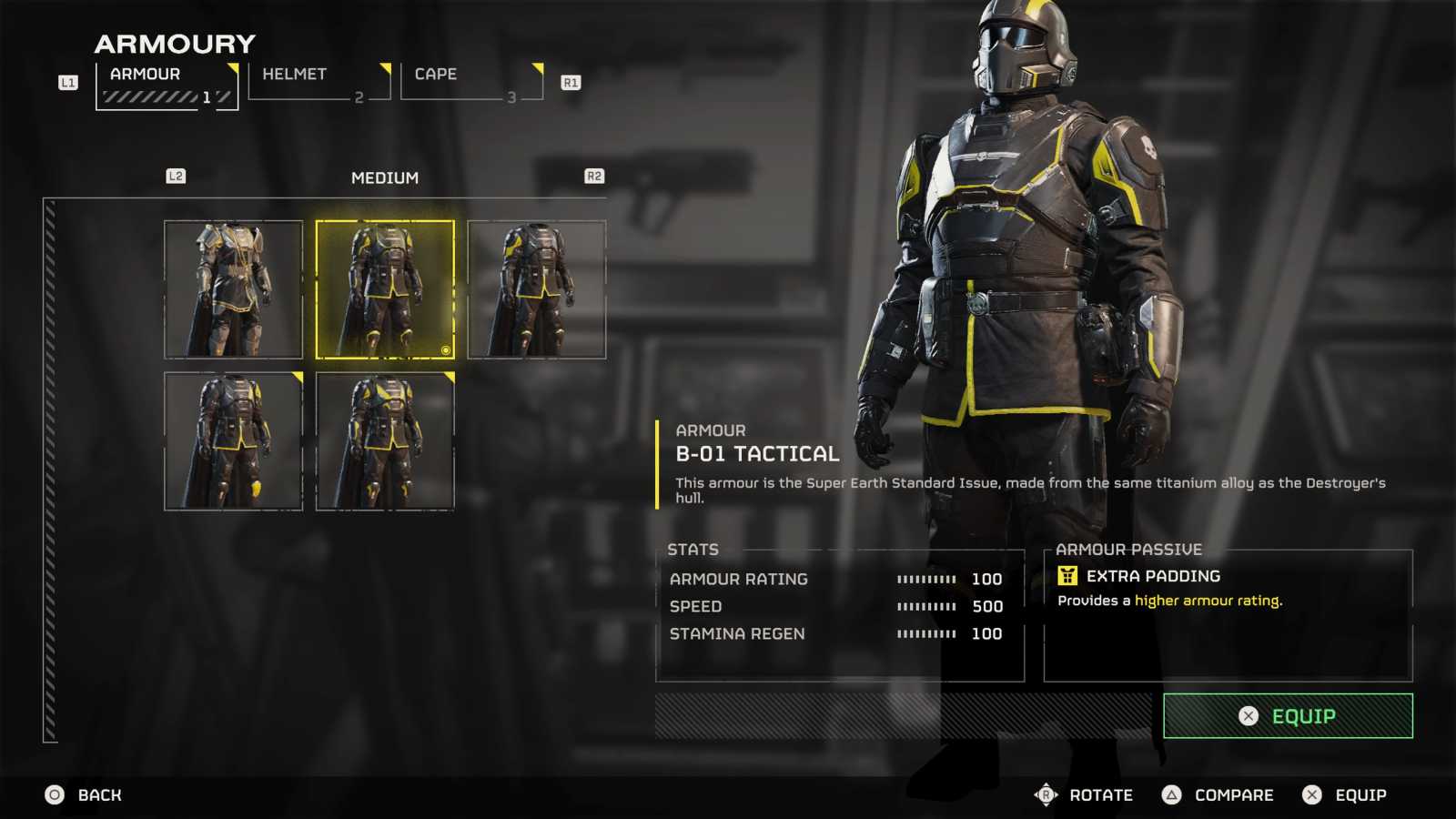This screenshot has width=1456, height=819.
Task: Open the Cape tab
Action: (x=470, y=82)
